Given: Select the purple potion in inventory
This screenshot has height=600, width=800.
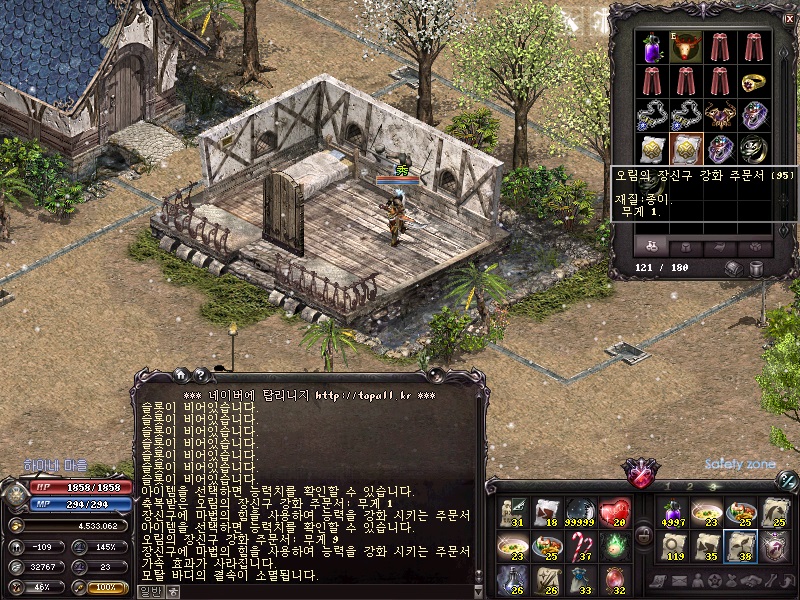Looking at the screenshot, I should tap(653, 46).
